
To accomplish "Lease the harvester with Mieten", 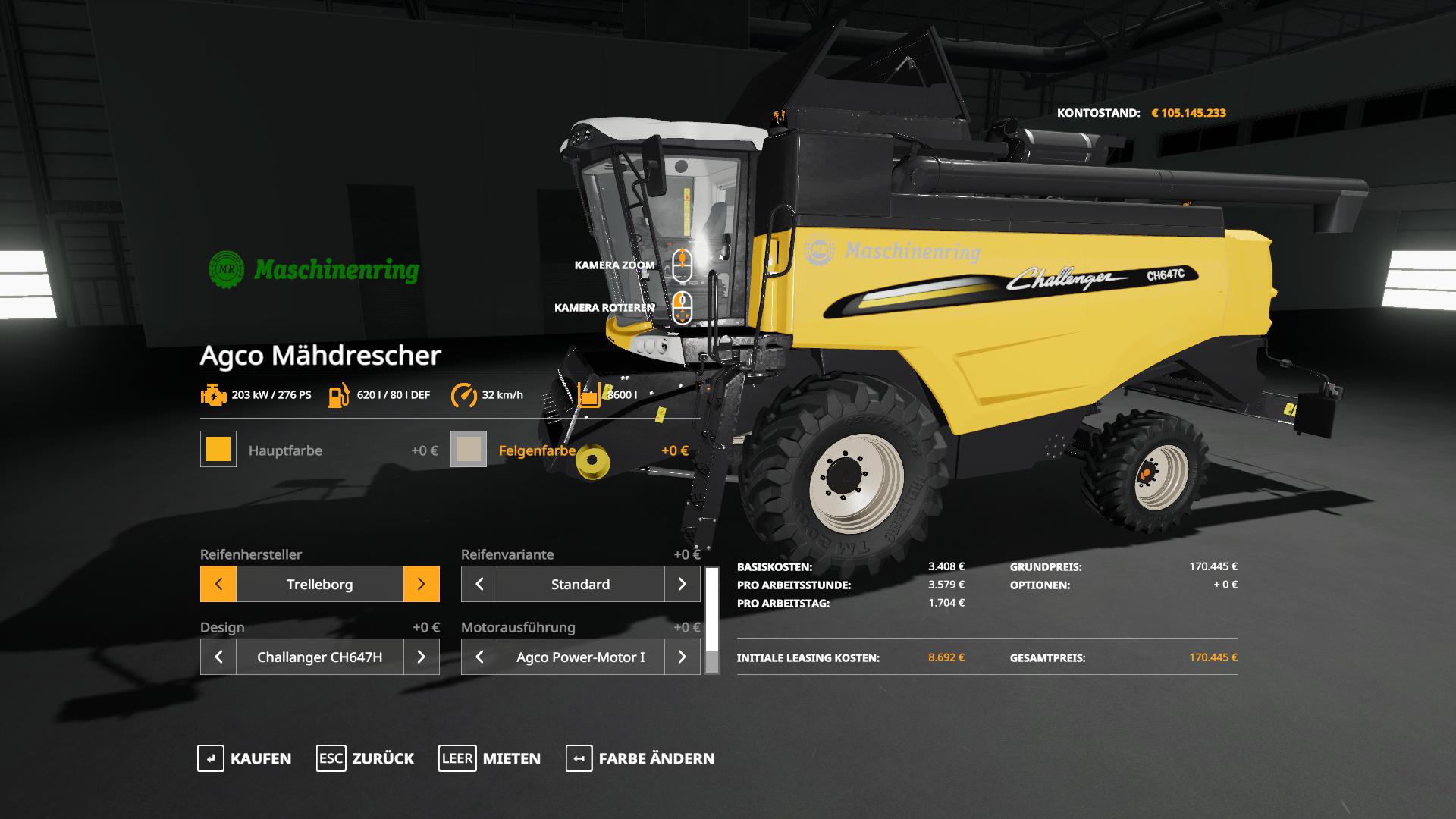I will (490, 758).
